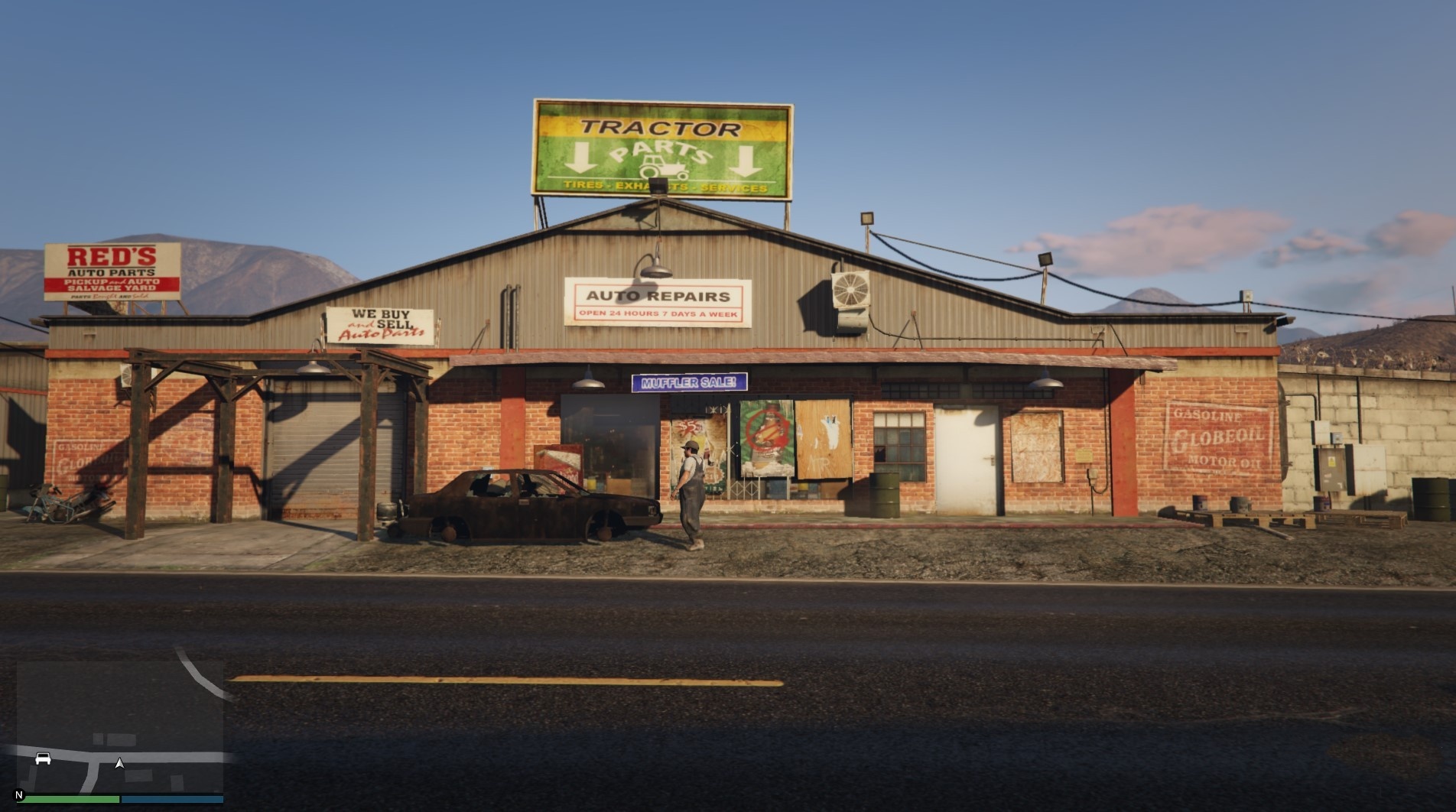Click the rusted wrecked sedan by the sidewalk
1456x812 pixels.
(528, 501)
